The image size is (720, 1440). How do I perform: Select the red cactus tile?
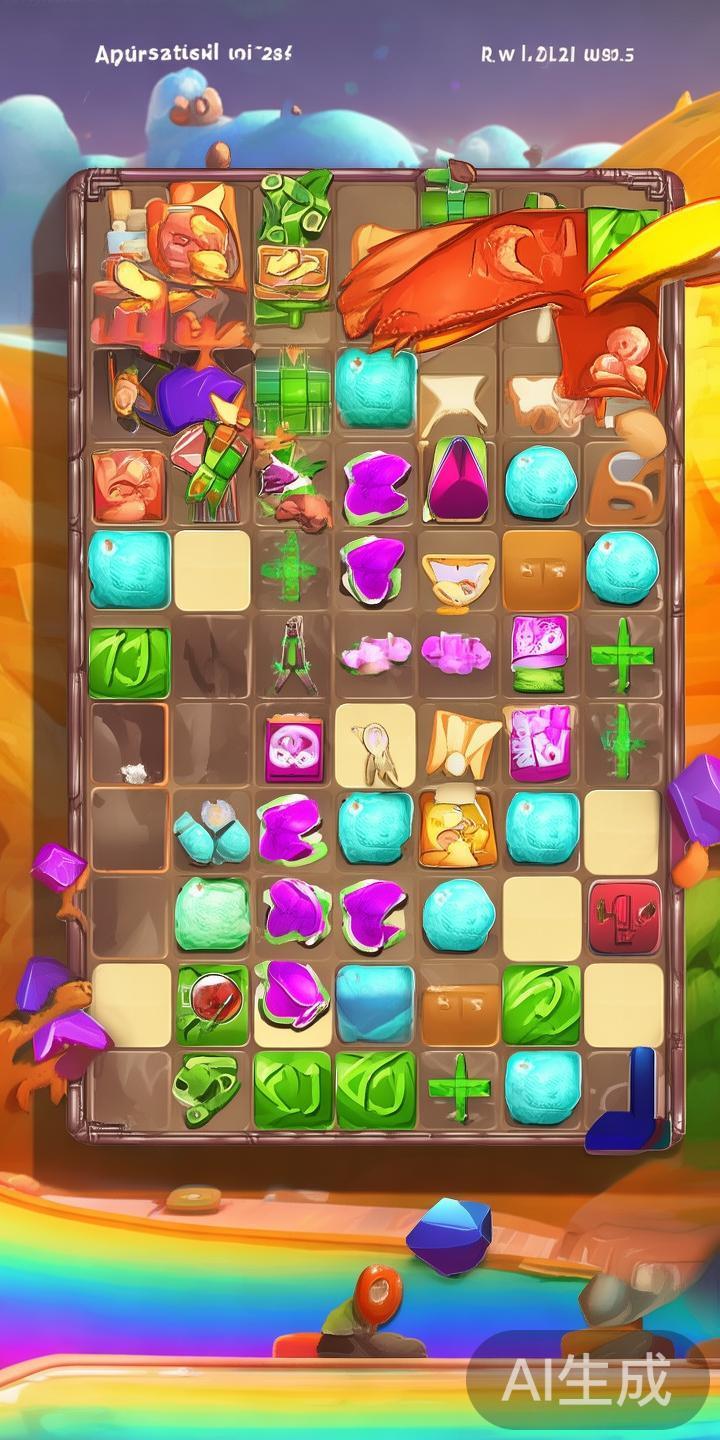(x=624, y=915)
